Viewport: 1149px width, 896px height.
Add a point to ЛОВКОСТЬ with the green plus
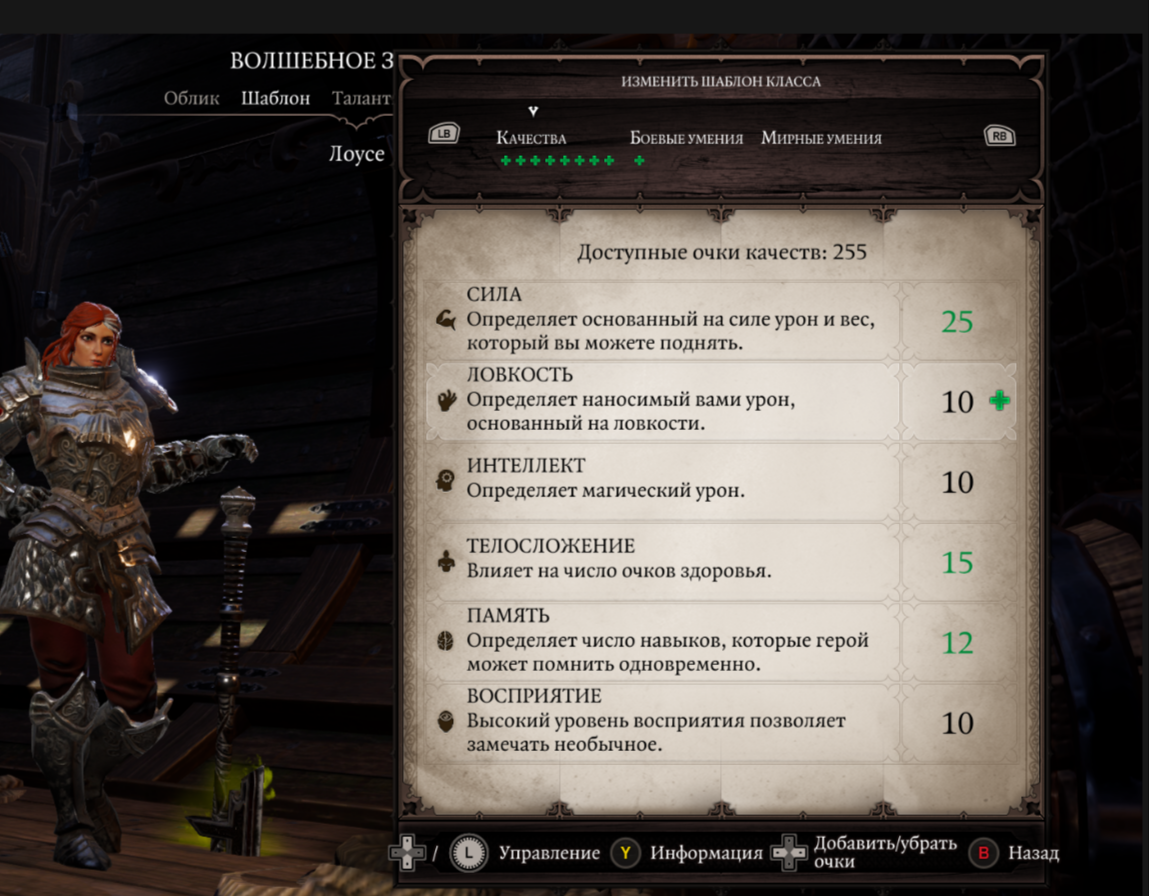point(999,401)
